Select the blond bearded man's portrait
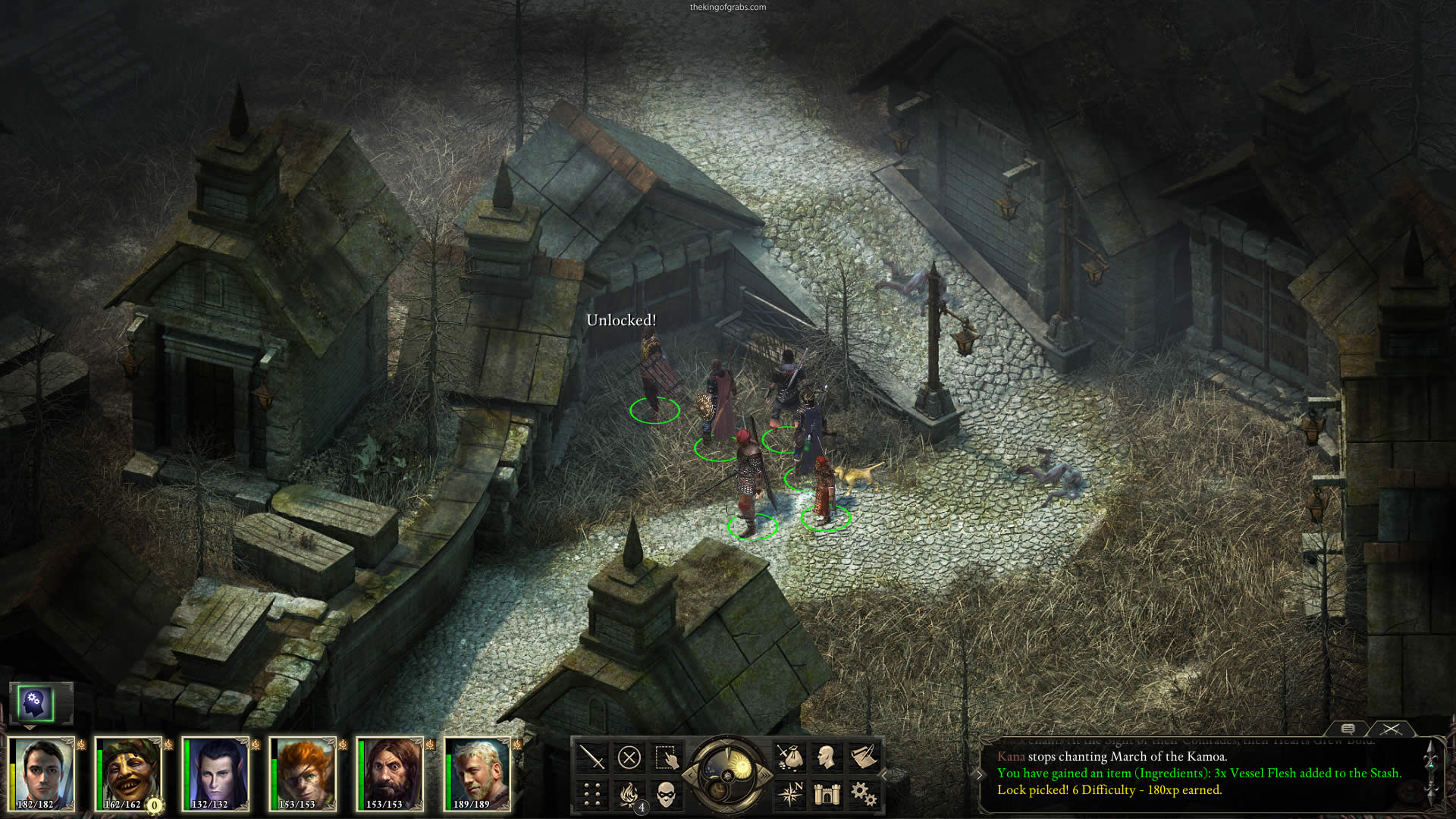The image size is (1456, 819). tap(476, 773)
